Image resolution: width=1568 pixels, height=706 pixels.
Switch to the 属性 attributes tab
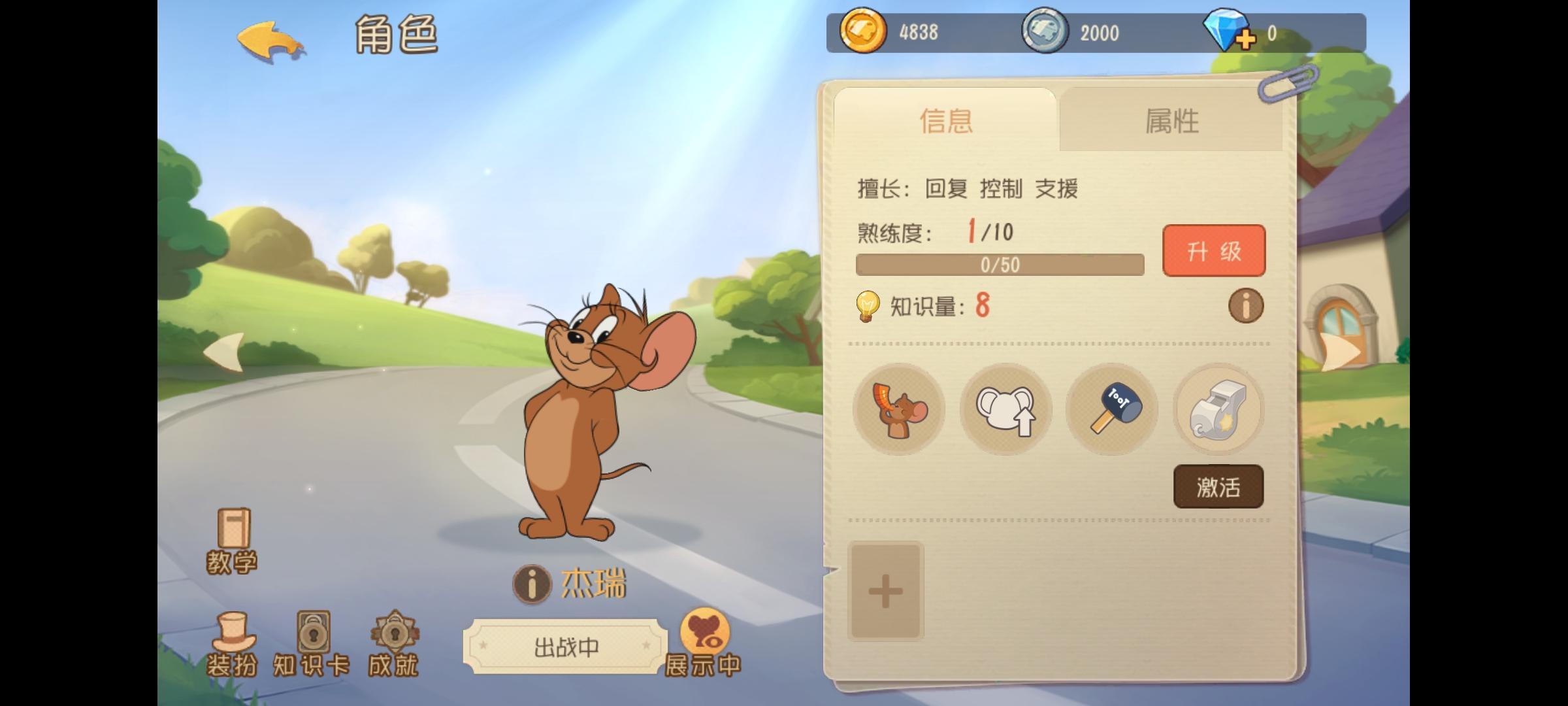click(x=1174, y=121)
